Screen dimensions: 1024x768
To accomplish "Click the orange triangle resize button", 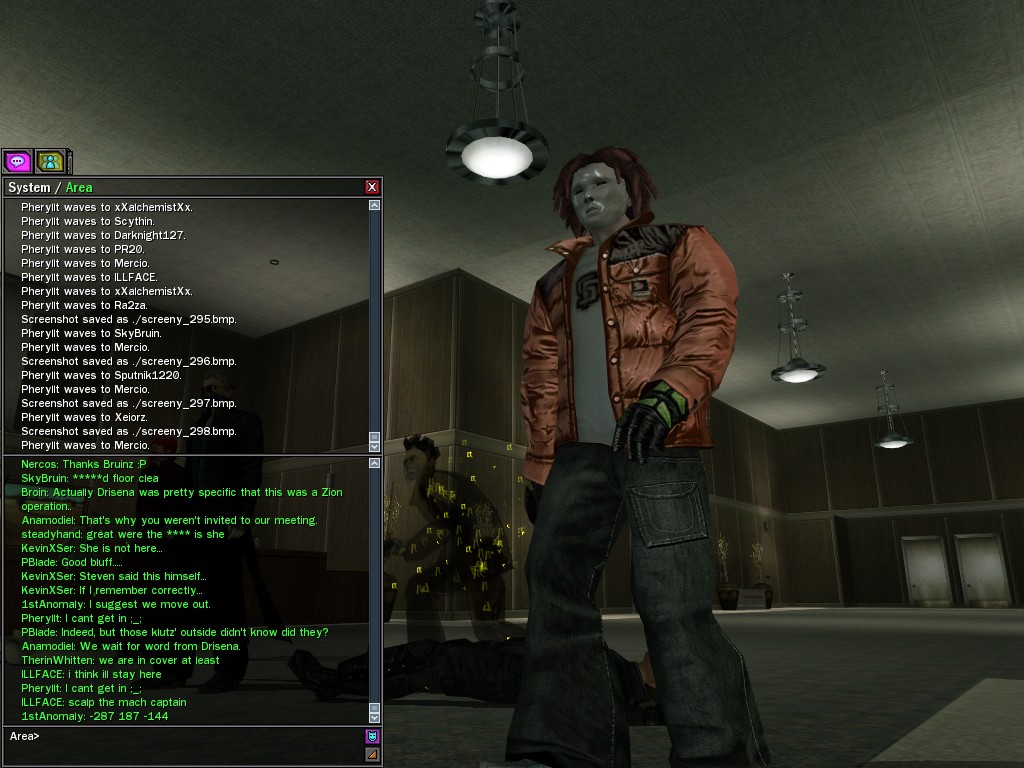I will [372, 753].
